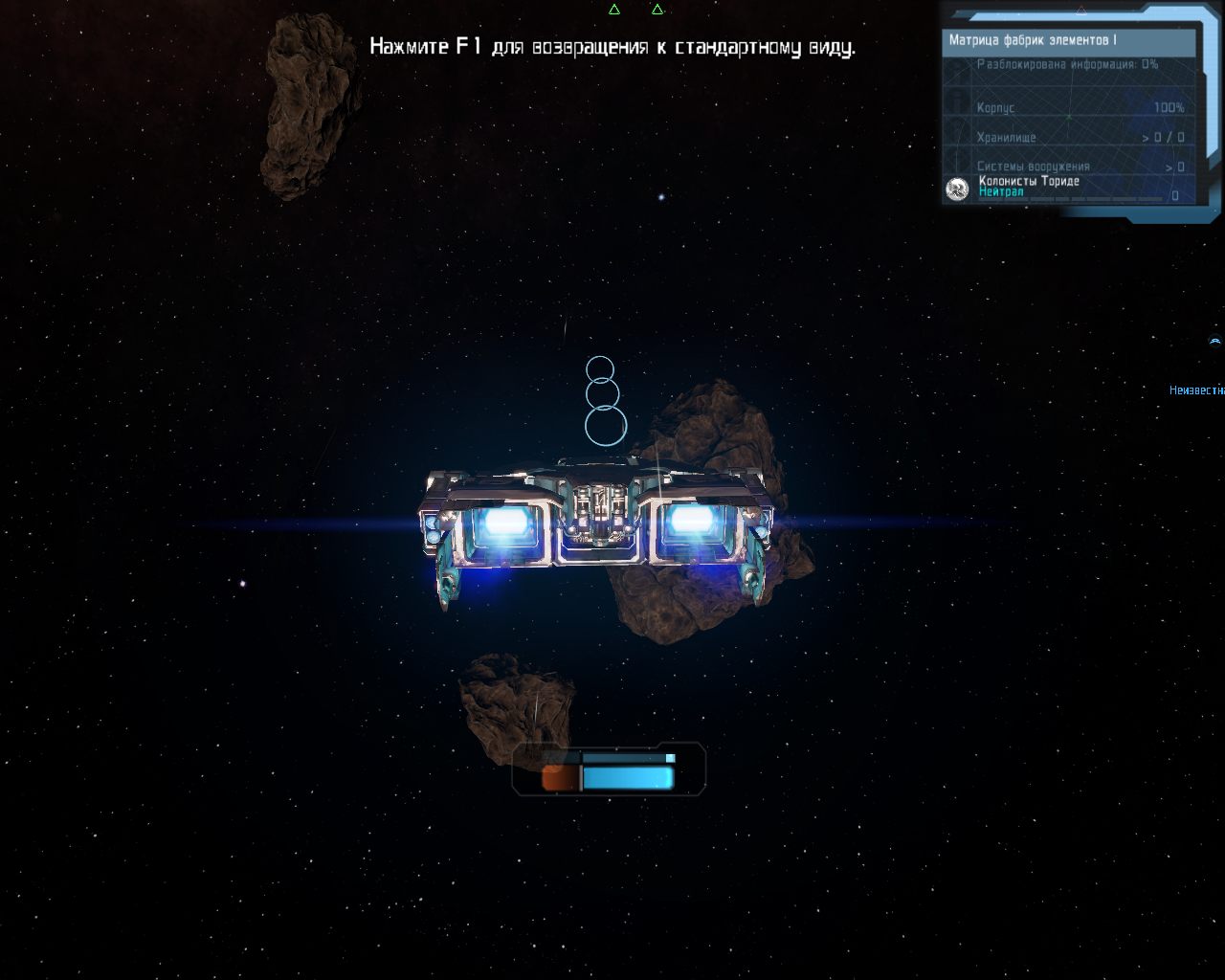Screen dimensions: 1225x980
Task: Select the blue ship marker at the screen edge
Action: pos(1215,342)
